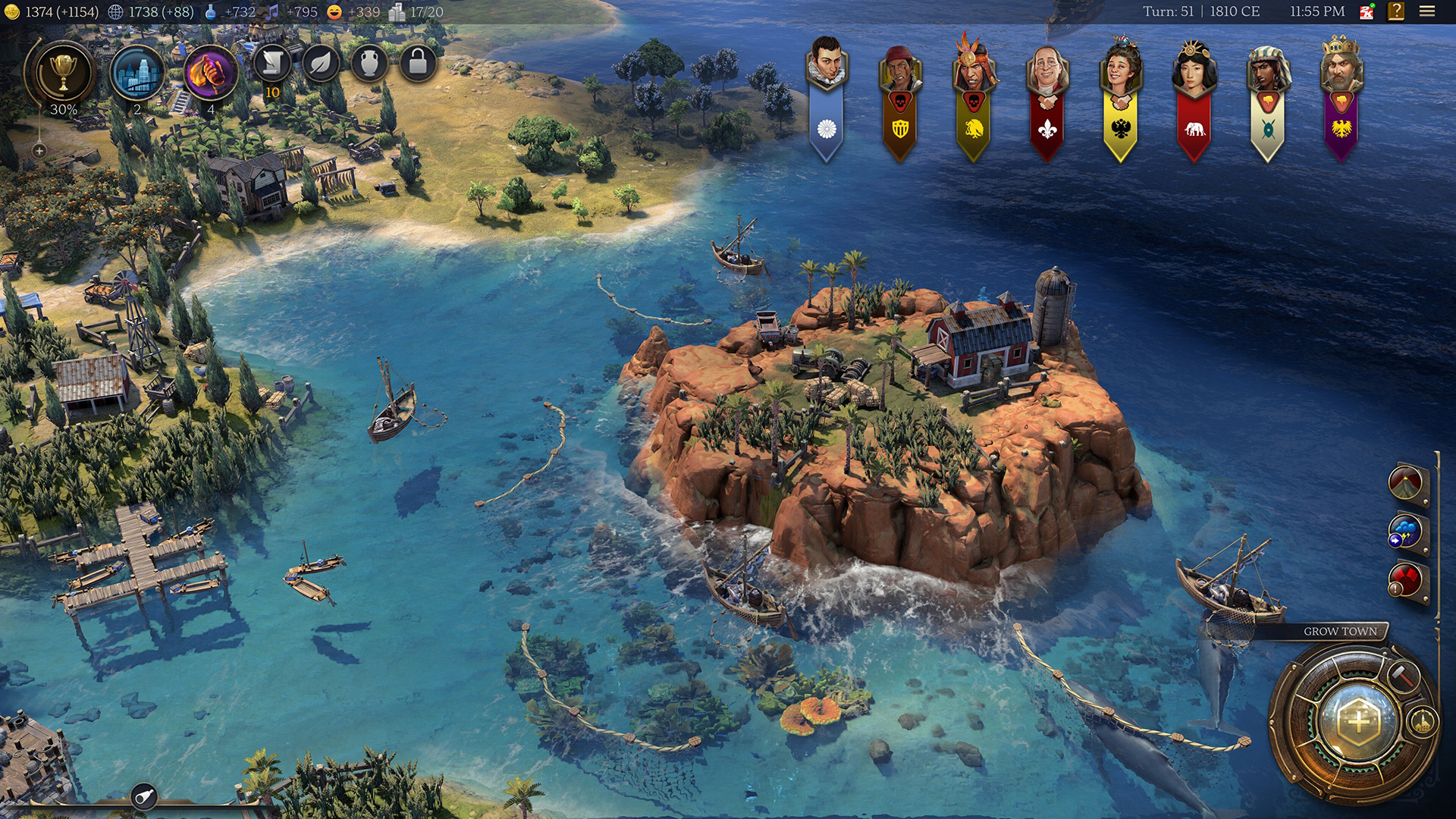Expand the small plus button under the trophy
This screenshot has height=819, width=1456.
click(x=39, y=151)
